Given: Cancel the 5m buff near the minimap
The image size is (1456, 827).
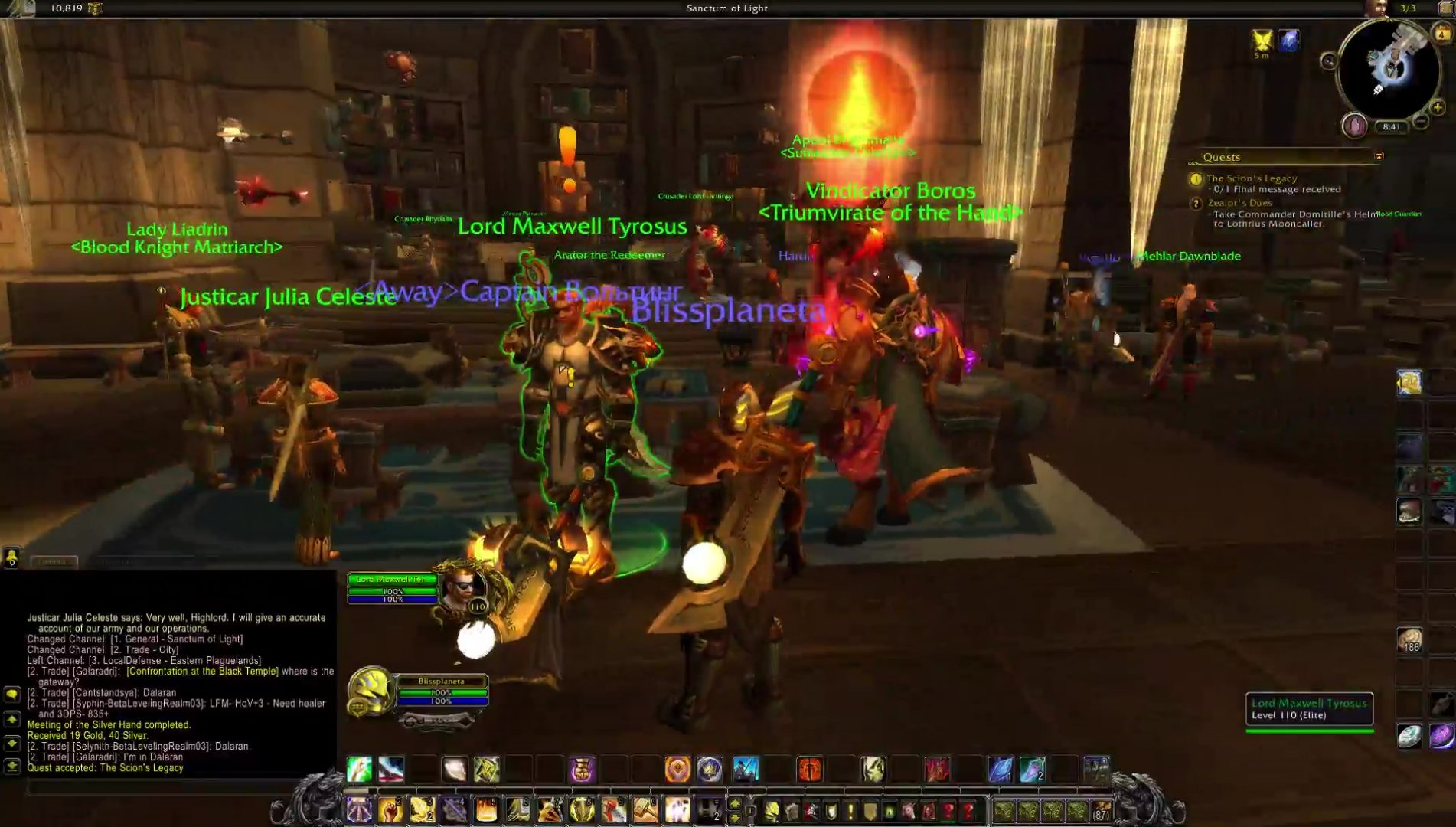Looking at the screenshot, I should click(1262, 38).
